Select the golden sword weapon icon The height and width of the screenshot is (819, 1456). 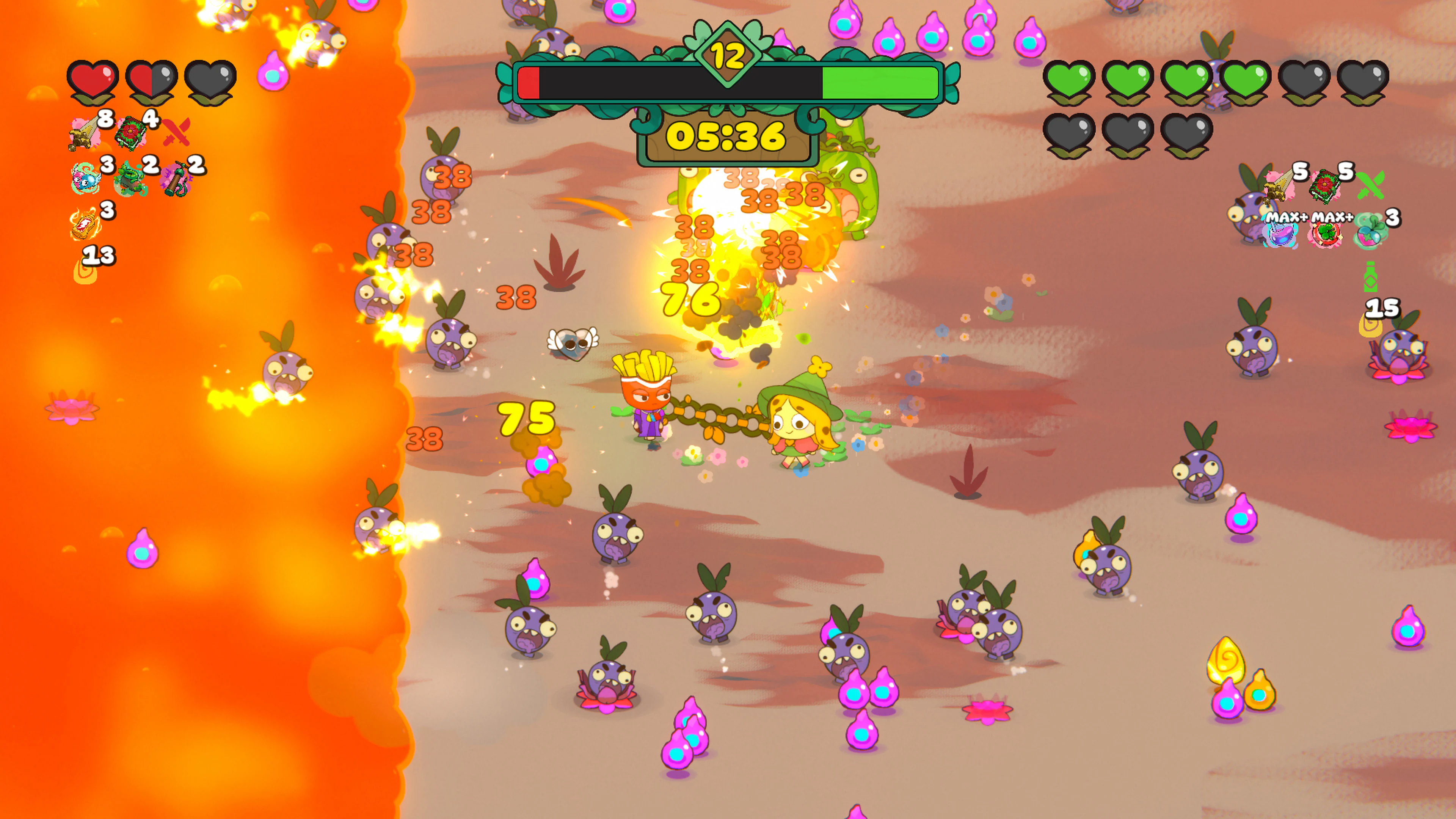[x=82, y=132]
